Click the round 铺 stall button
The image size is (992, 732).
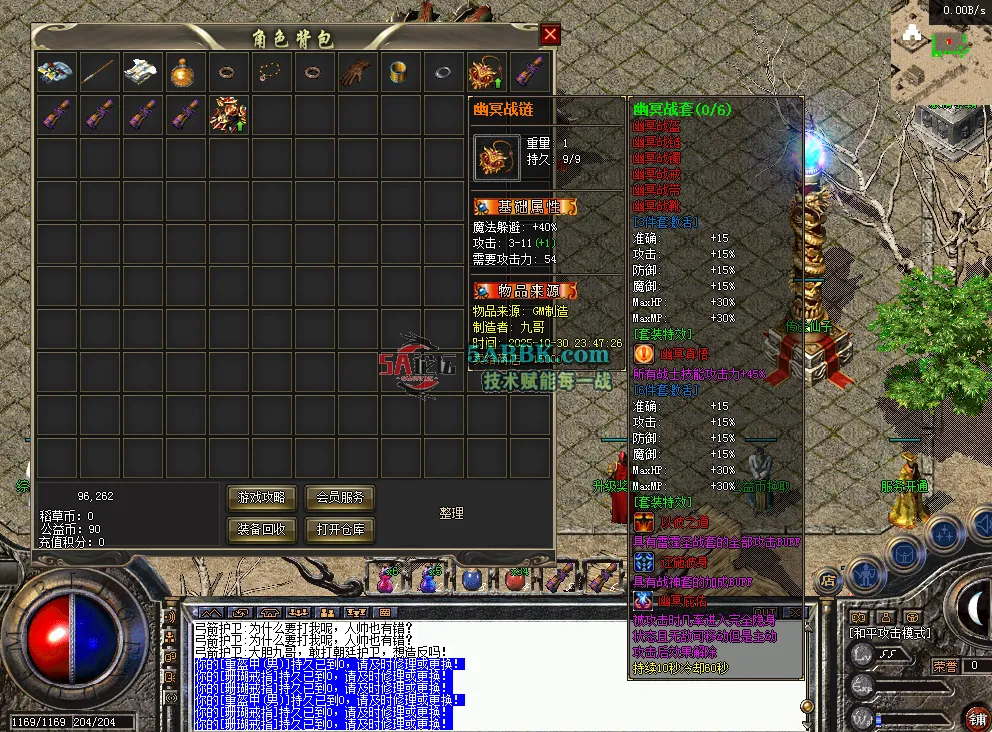tap(976, 717)
